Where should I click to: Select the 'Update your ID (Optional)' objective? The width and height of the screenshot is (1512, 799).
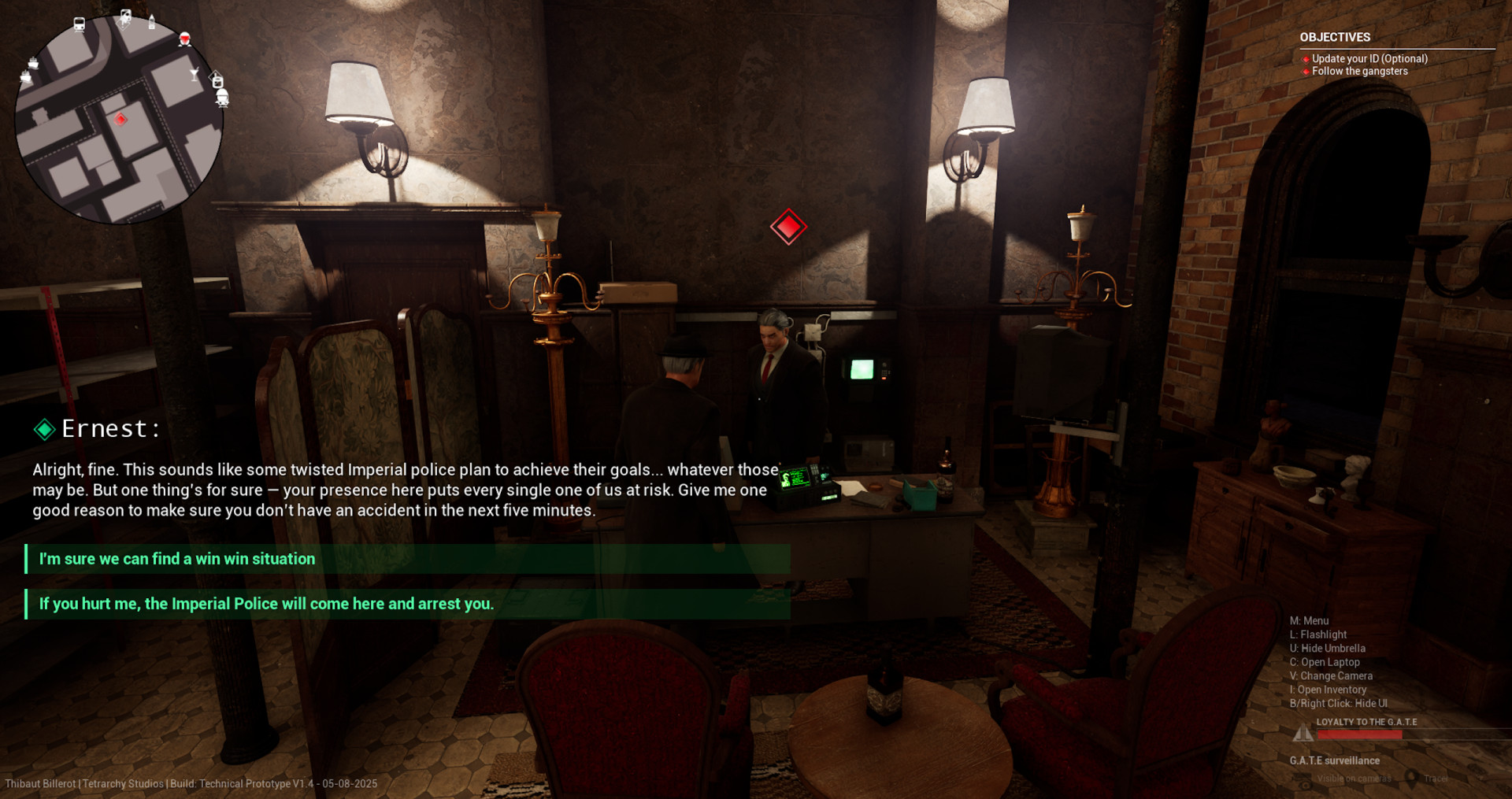[1369, 58]
